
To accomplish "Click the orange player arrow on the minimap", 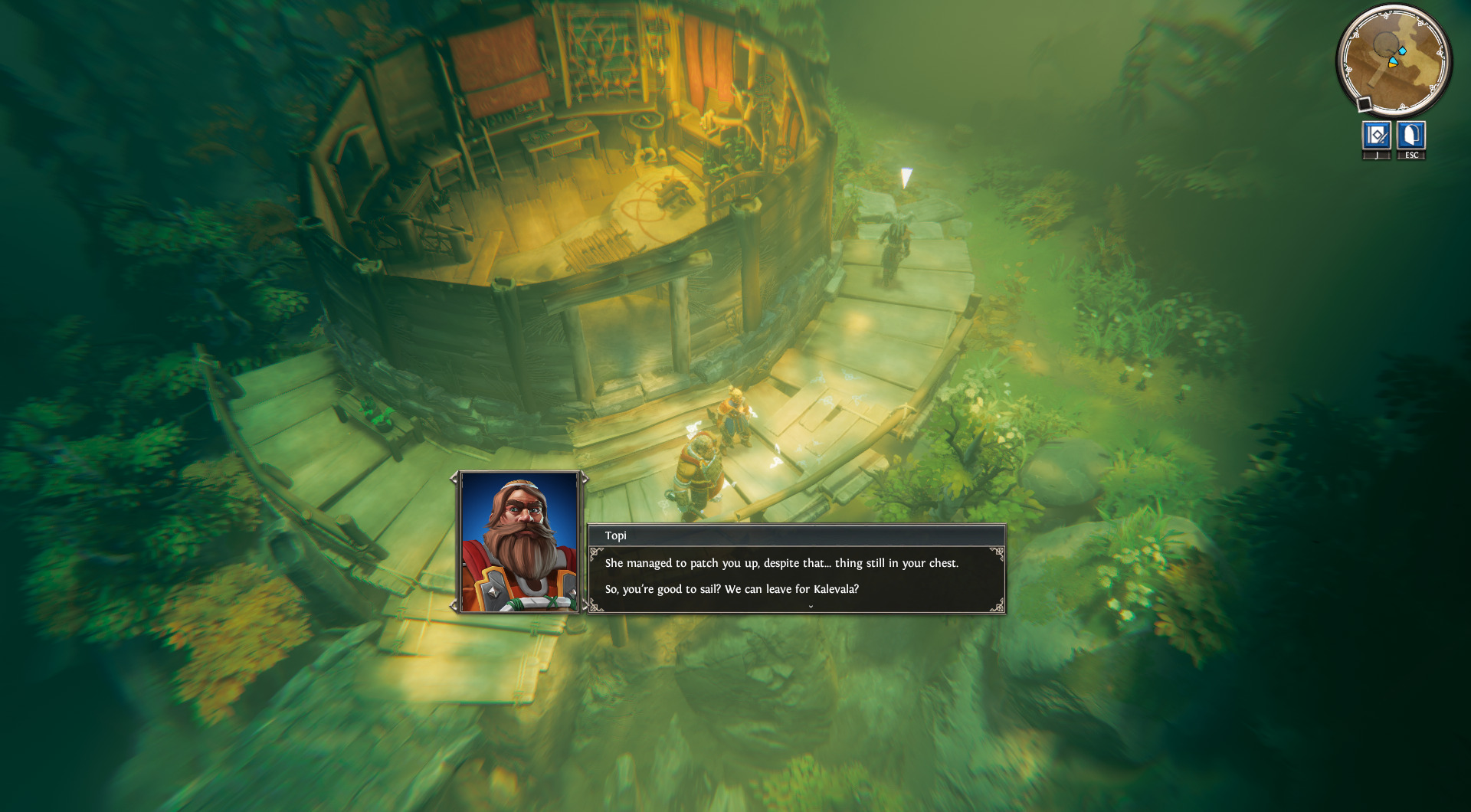I will point(1392,63).
